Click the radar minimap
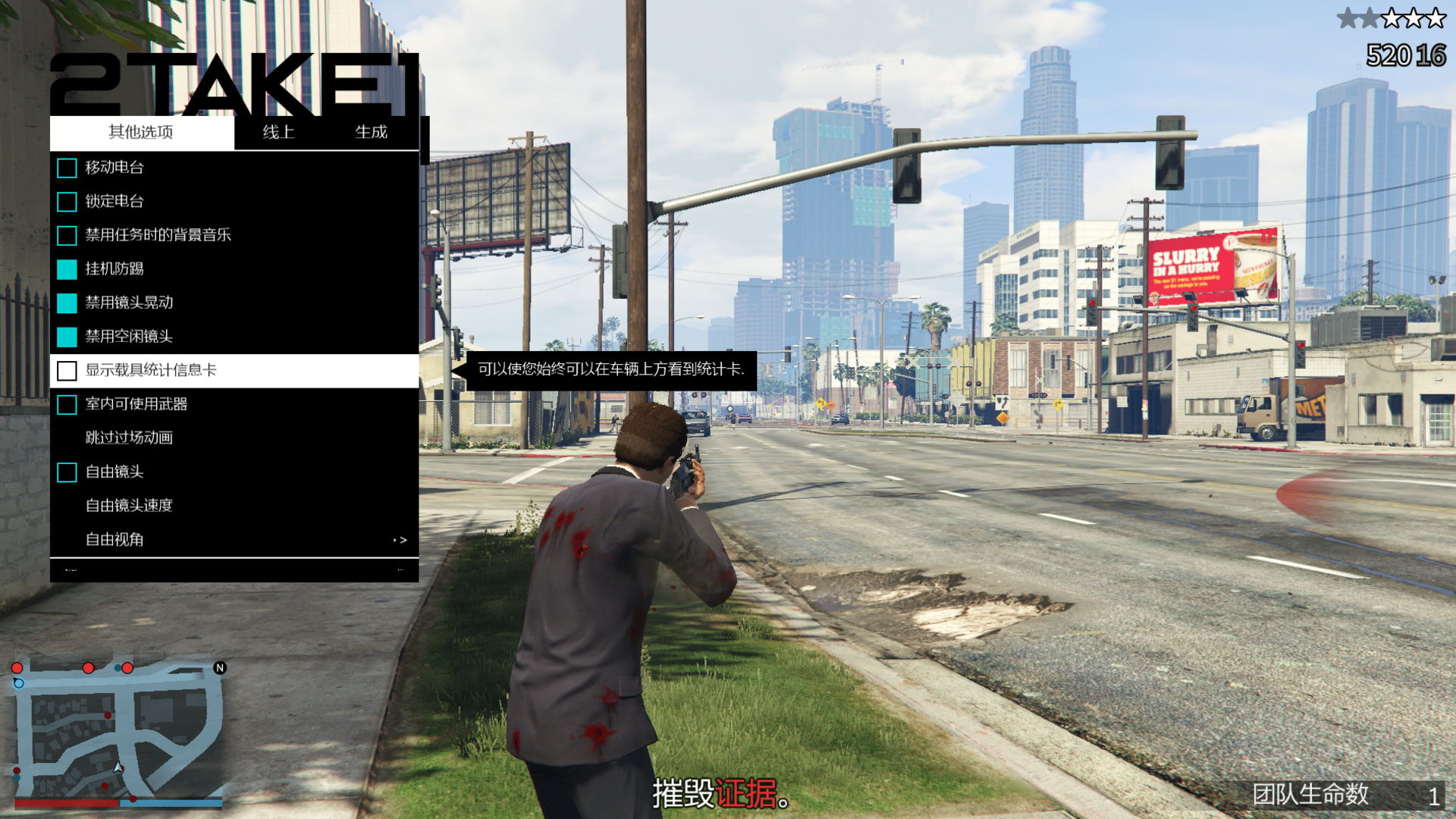The width and height of the screenshot is (1456, 819). click(118, 731)
